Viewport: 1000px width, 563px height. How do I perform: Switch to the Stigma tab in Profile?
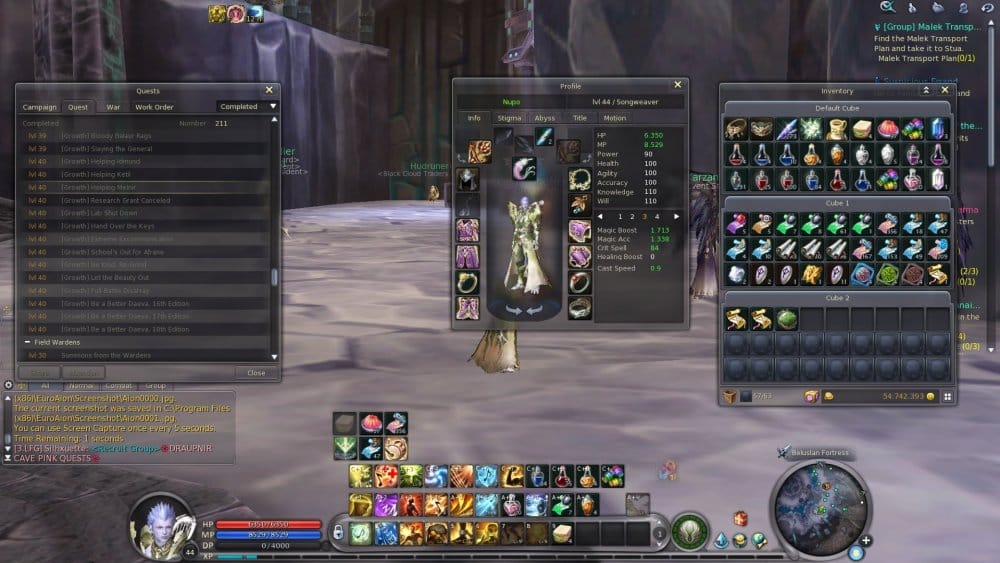click(509, 118)
